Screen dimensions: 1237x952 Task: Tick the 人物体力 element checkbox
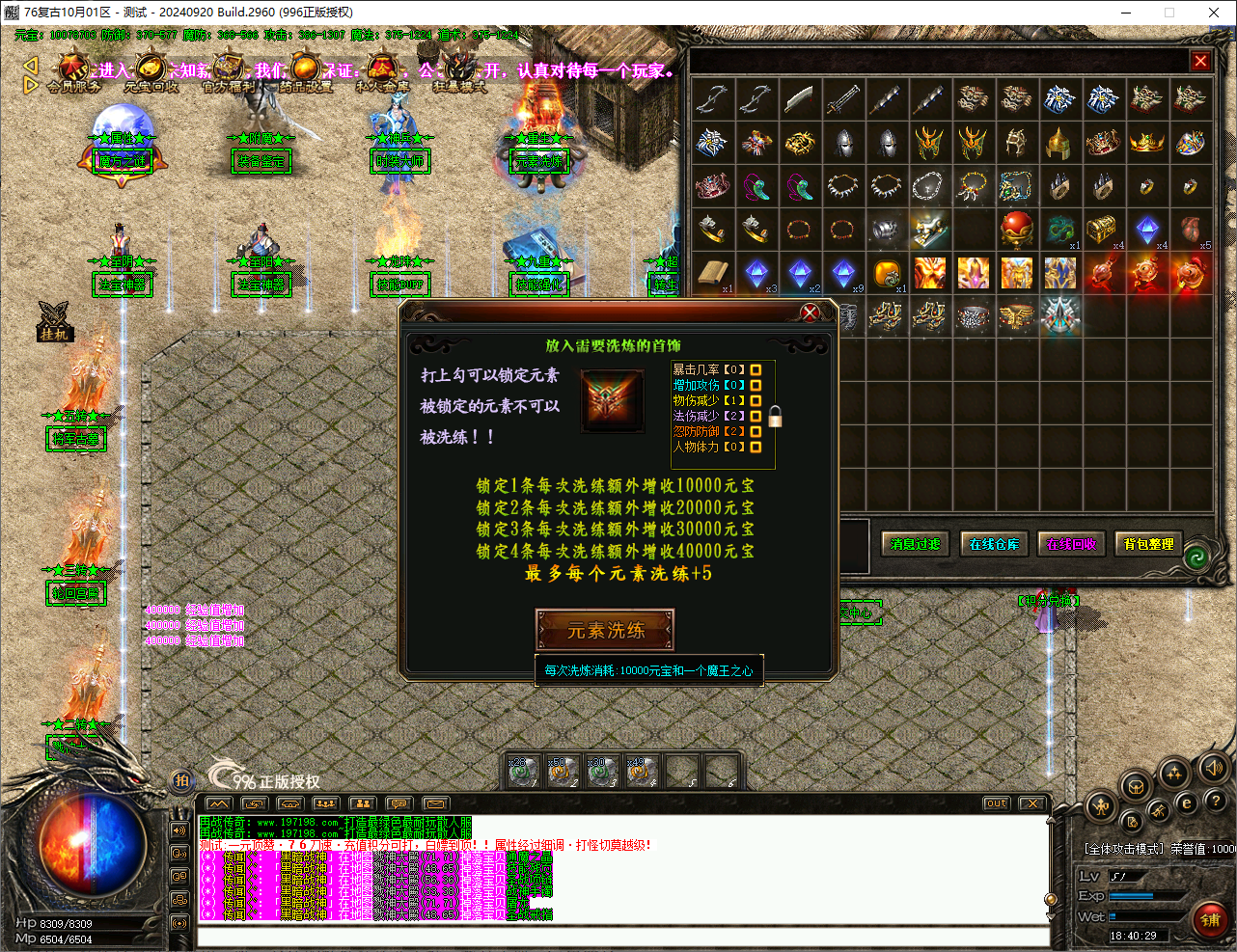coord(756,446)
